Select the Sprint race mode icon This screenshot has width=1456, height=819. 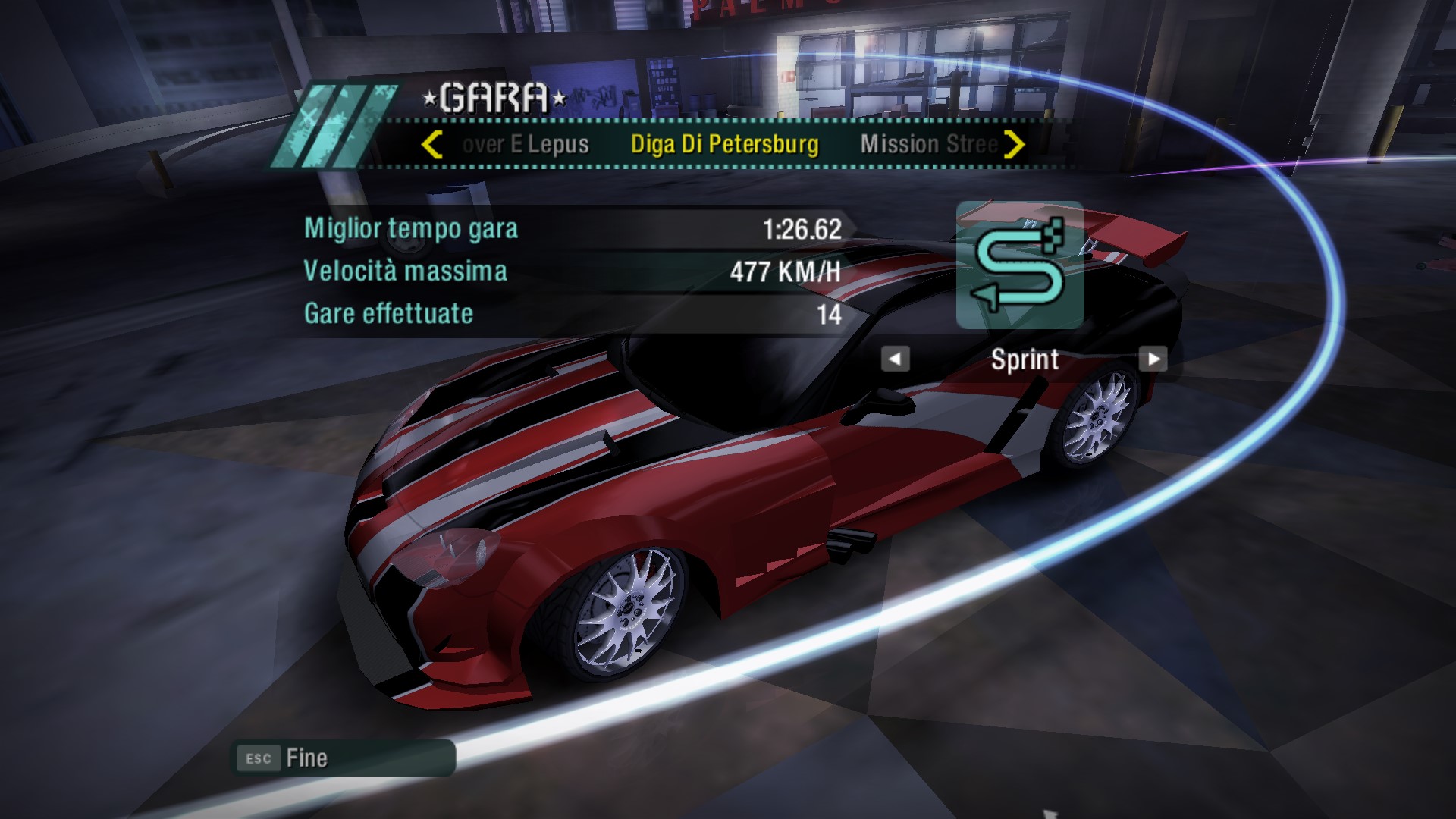click(x=1020, y=265)
